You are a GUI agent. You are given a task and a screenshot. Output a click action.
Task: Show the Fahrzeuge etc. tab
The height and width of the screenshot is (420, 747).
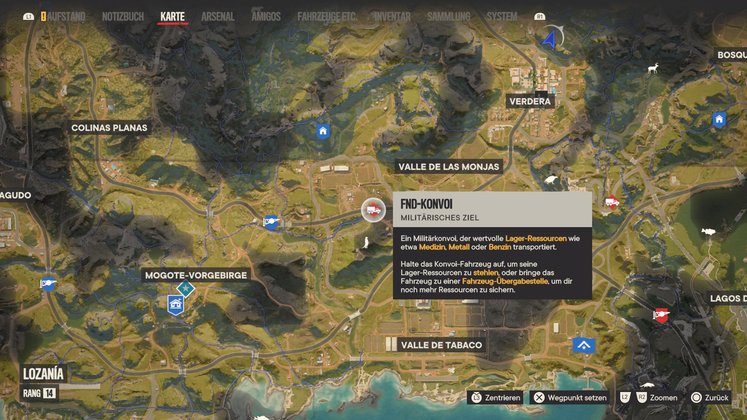pyautogui.click(x=328, y=17)
